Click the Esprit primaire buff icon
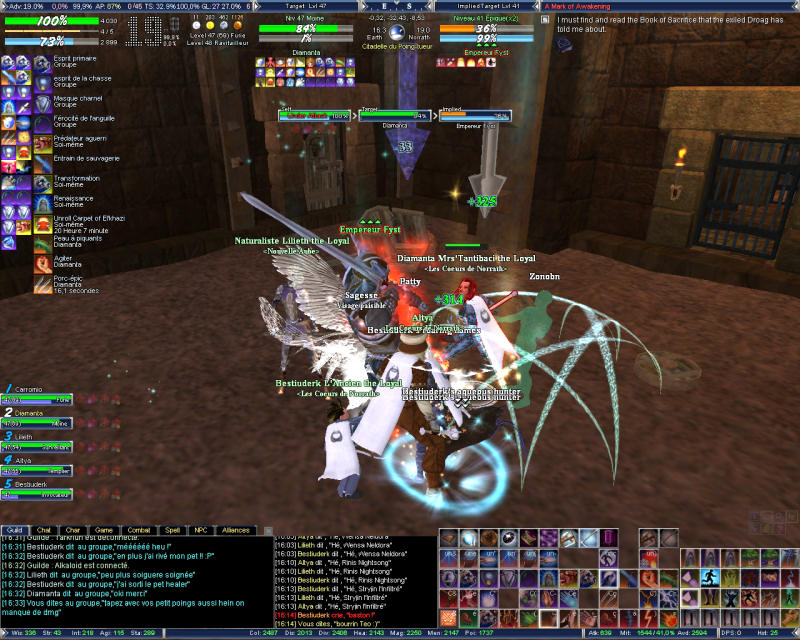 [x=43, y=64]
